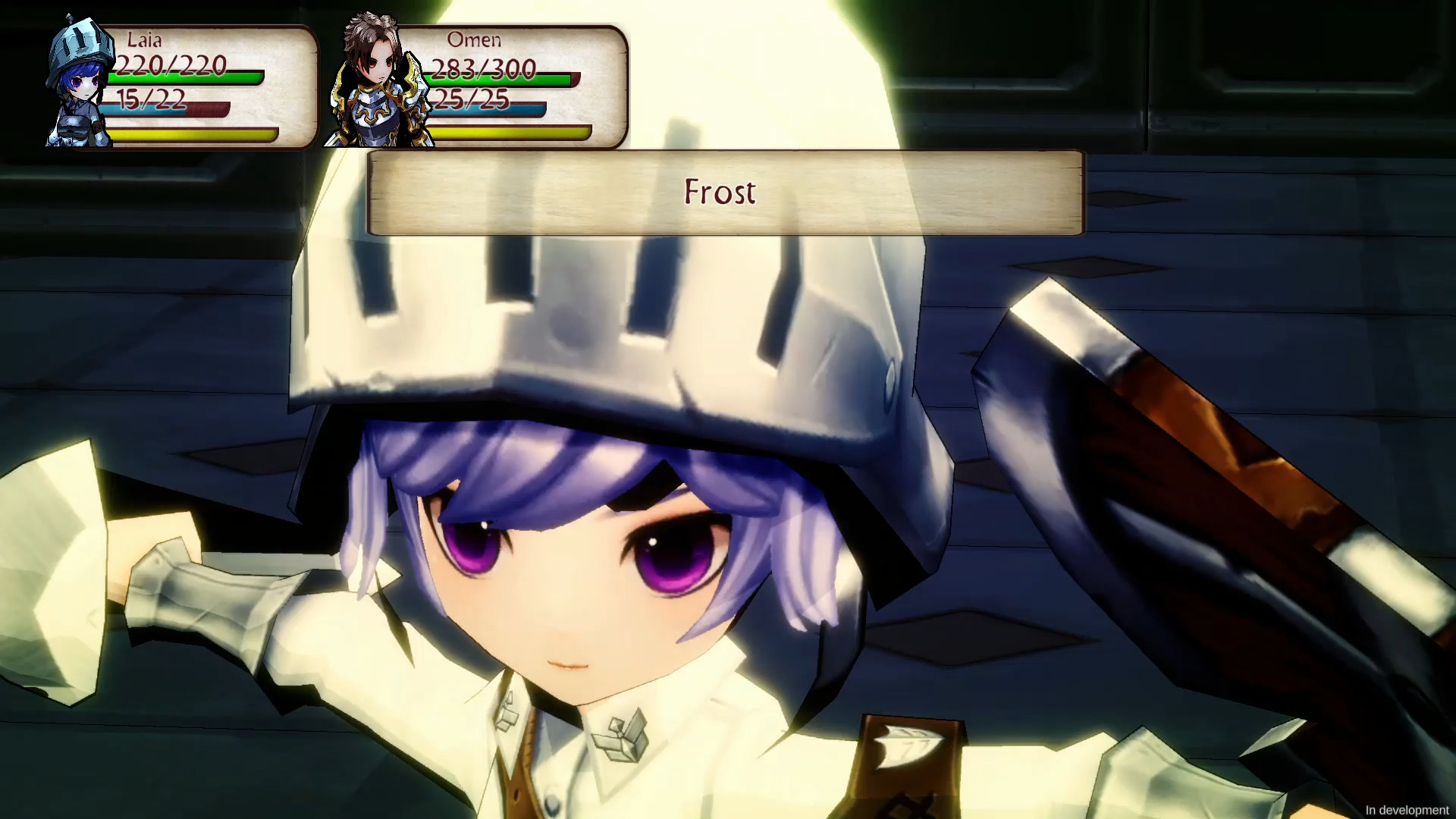
Task: Click the Frost skill name banner
Action: (722, 192)
